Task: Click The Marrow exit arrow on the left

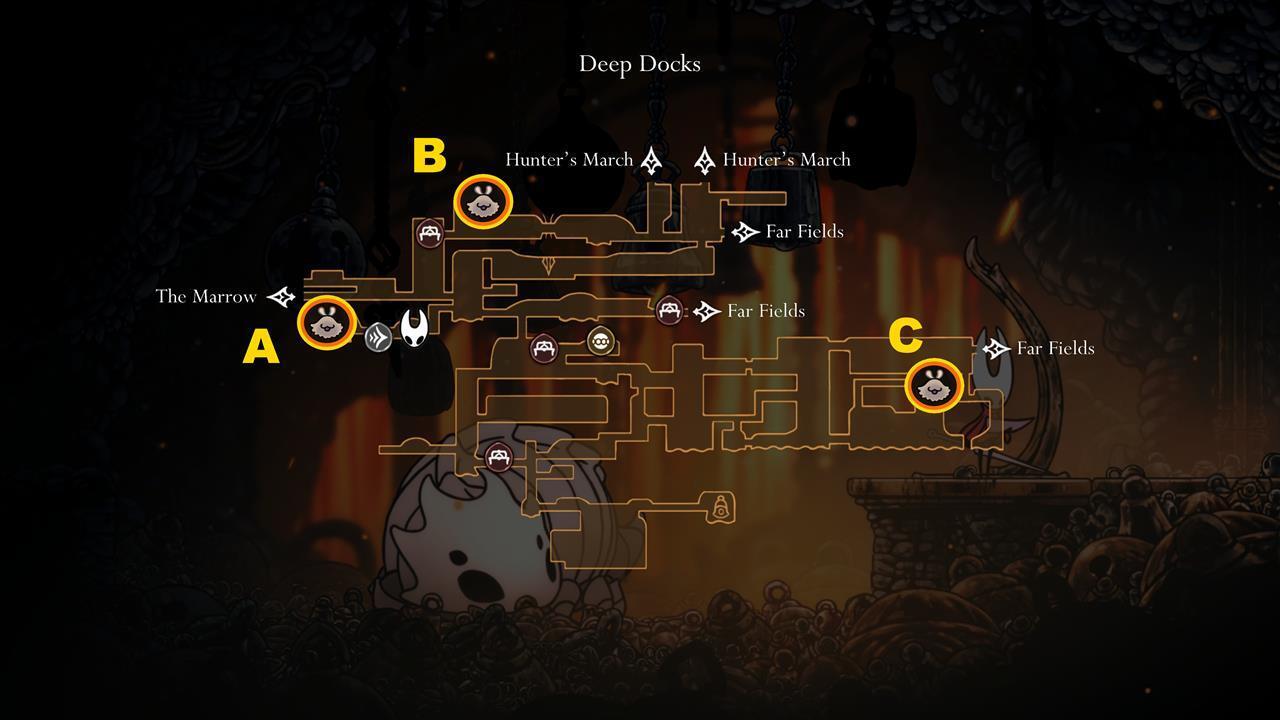Action: click(282, 297)
